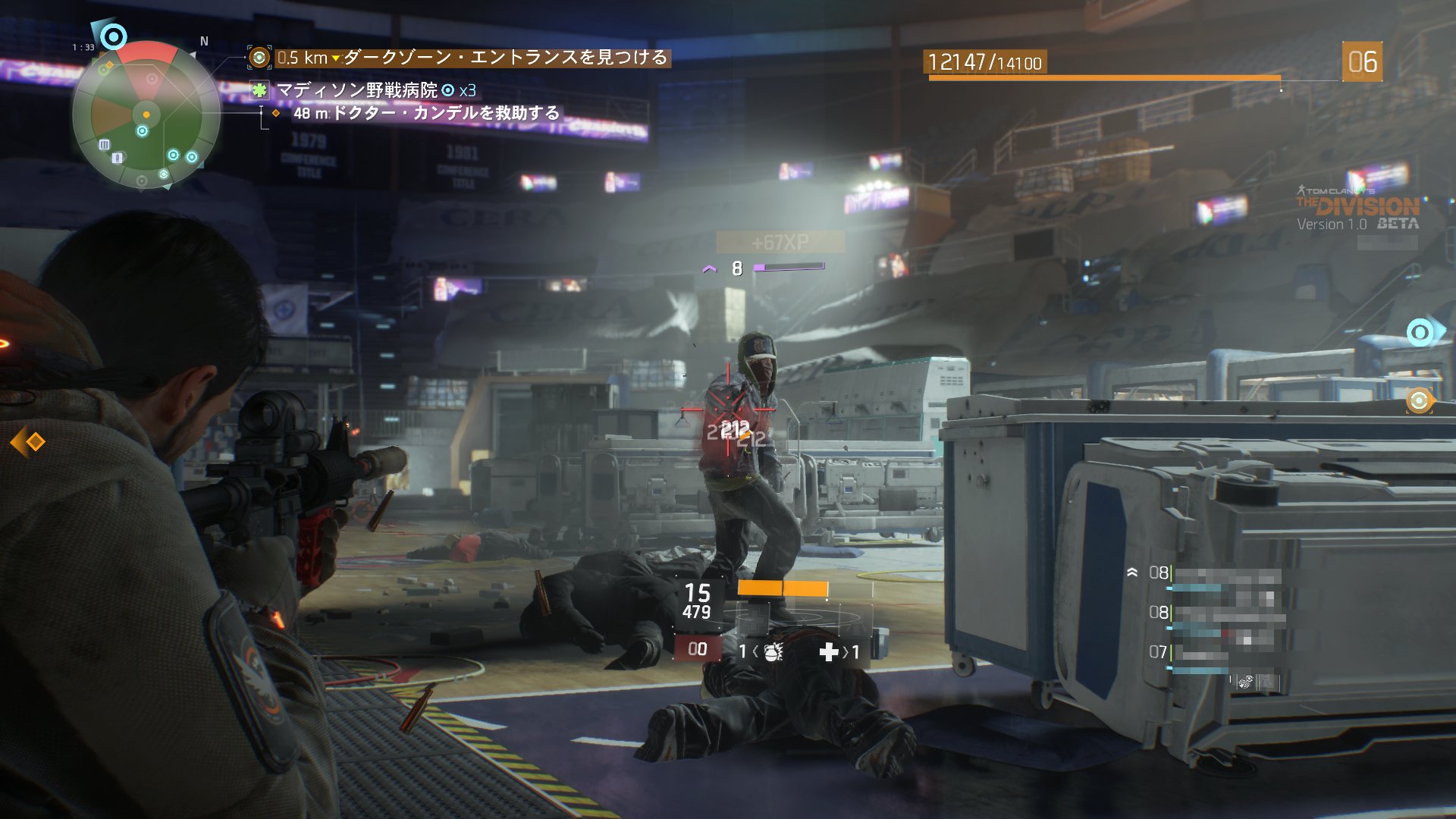Select the orange objective marker at right edge
Viewport: 1456px width, 819px height.
(x=1419, y=400)
